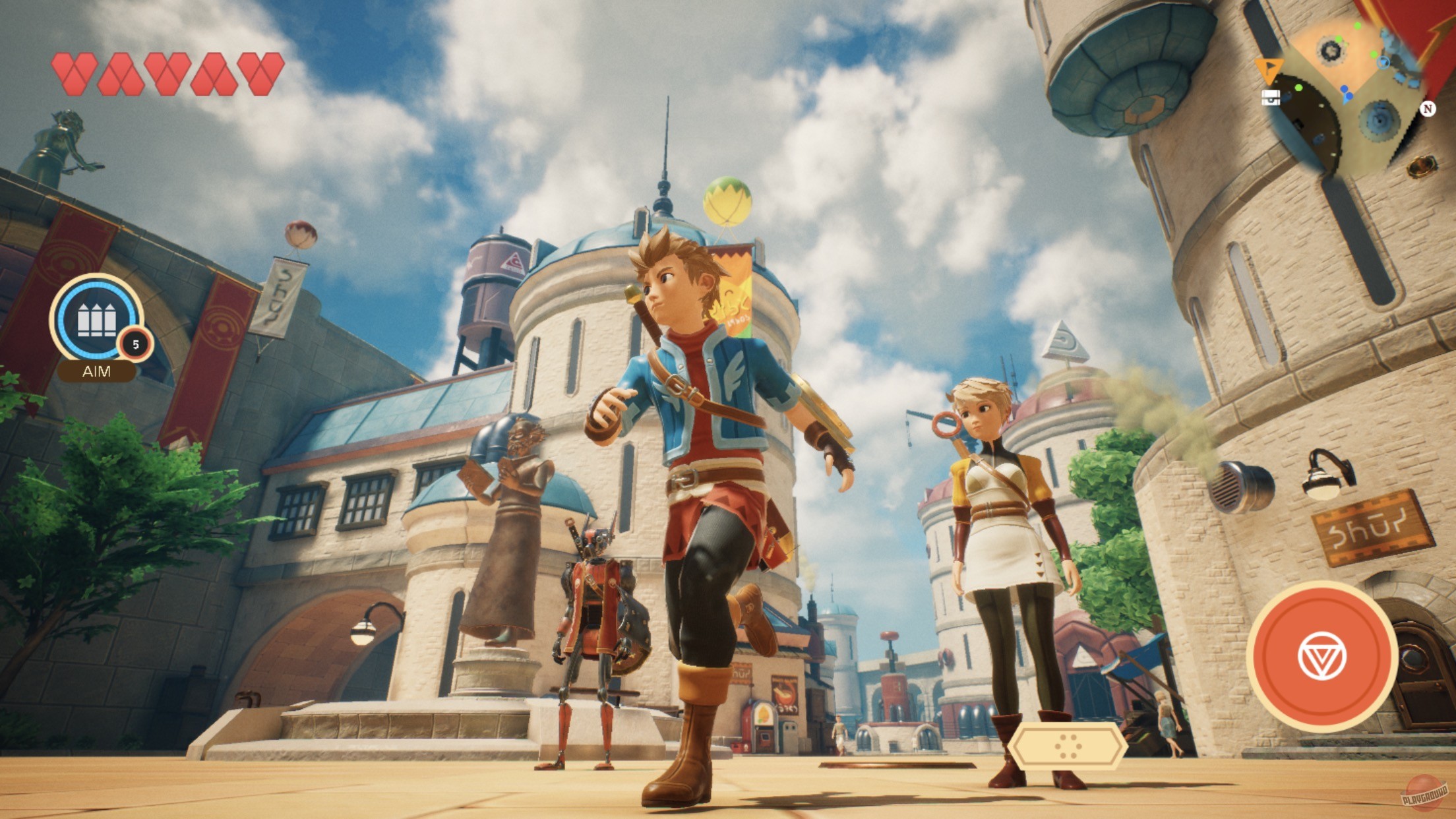Screen dimensions: 1456x819
Task: Click the treasure chest icon on the minimap
Action: point(1271,99)
